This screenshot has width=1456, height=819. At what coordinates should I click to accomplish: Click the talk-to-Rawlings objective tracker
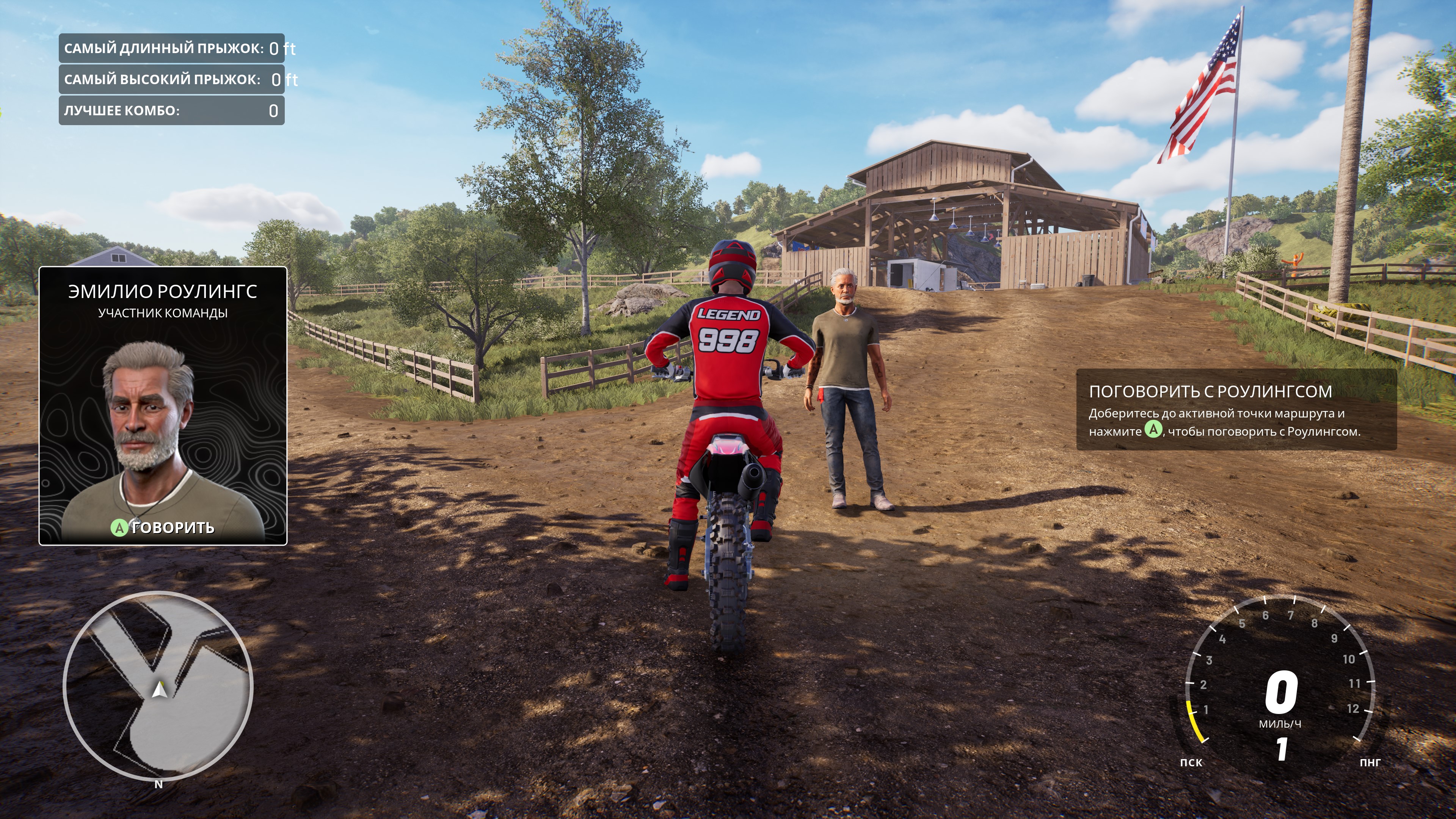tap(1236, 410)
